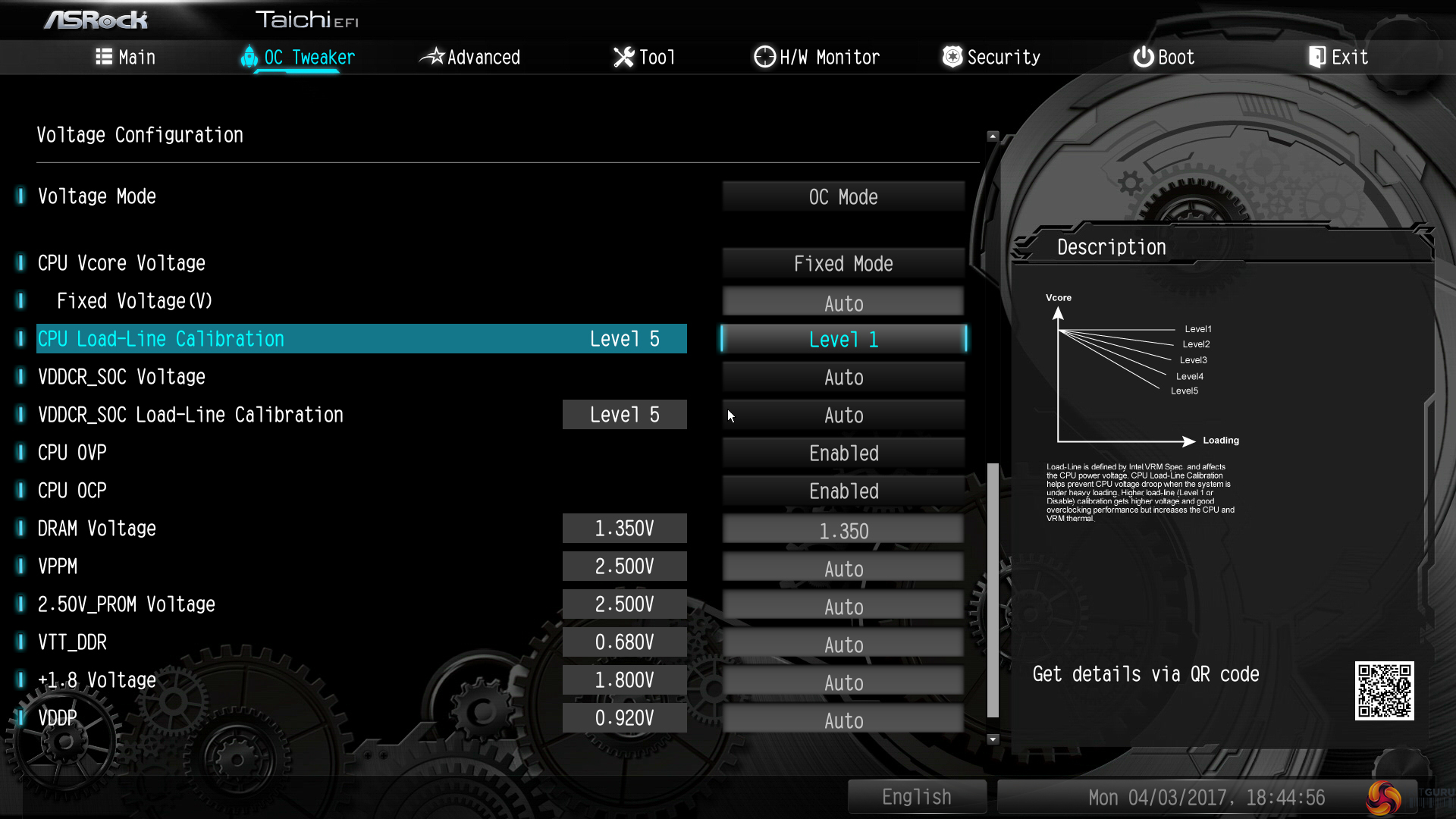Click the scroll up arrow of settings list

point(993,136)
